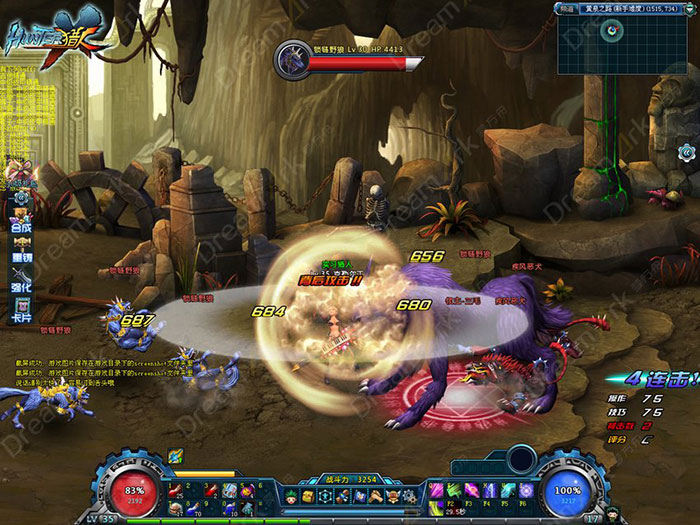Activate the F6 purple orb skill
Viewport: 700px width, 525px height.
[526, 490]
